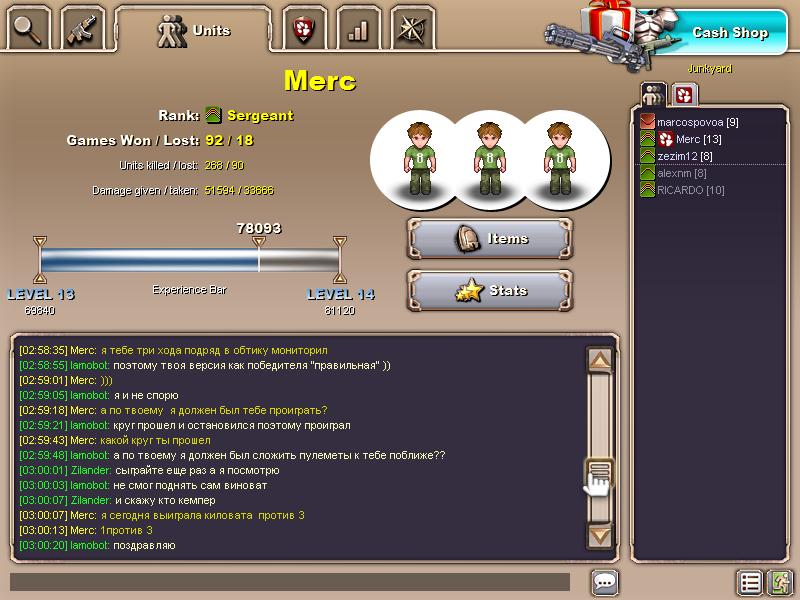Click the chat scroll up arrow
Image resolution: width=800 pixels, height=600 pixels.
pyautogui.click(x=599, y=361)
